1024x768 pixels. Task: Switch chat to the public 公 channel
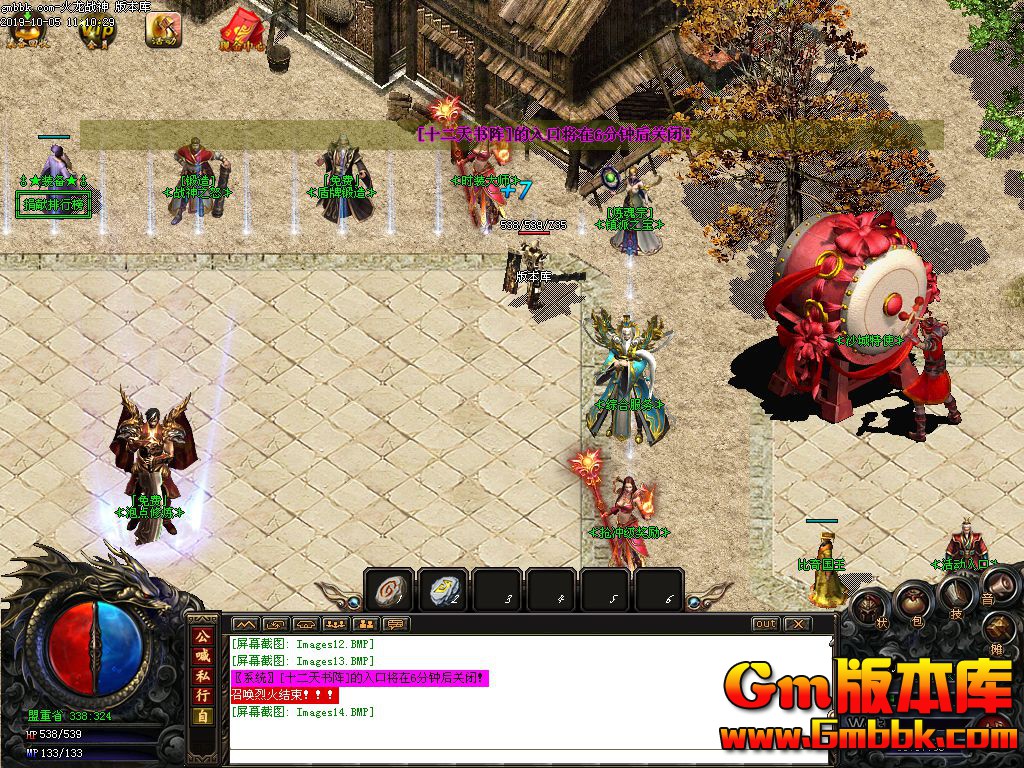click(202, 638)
